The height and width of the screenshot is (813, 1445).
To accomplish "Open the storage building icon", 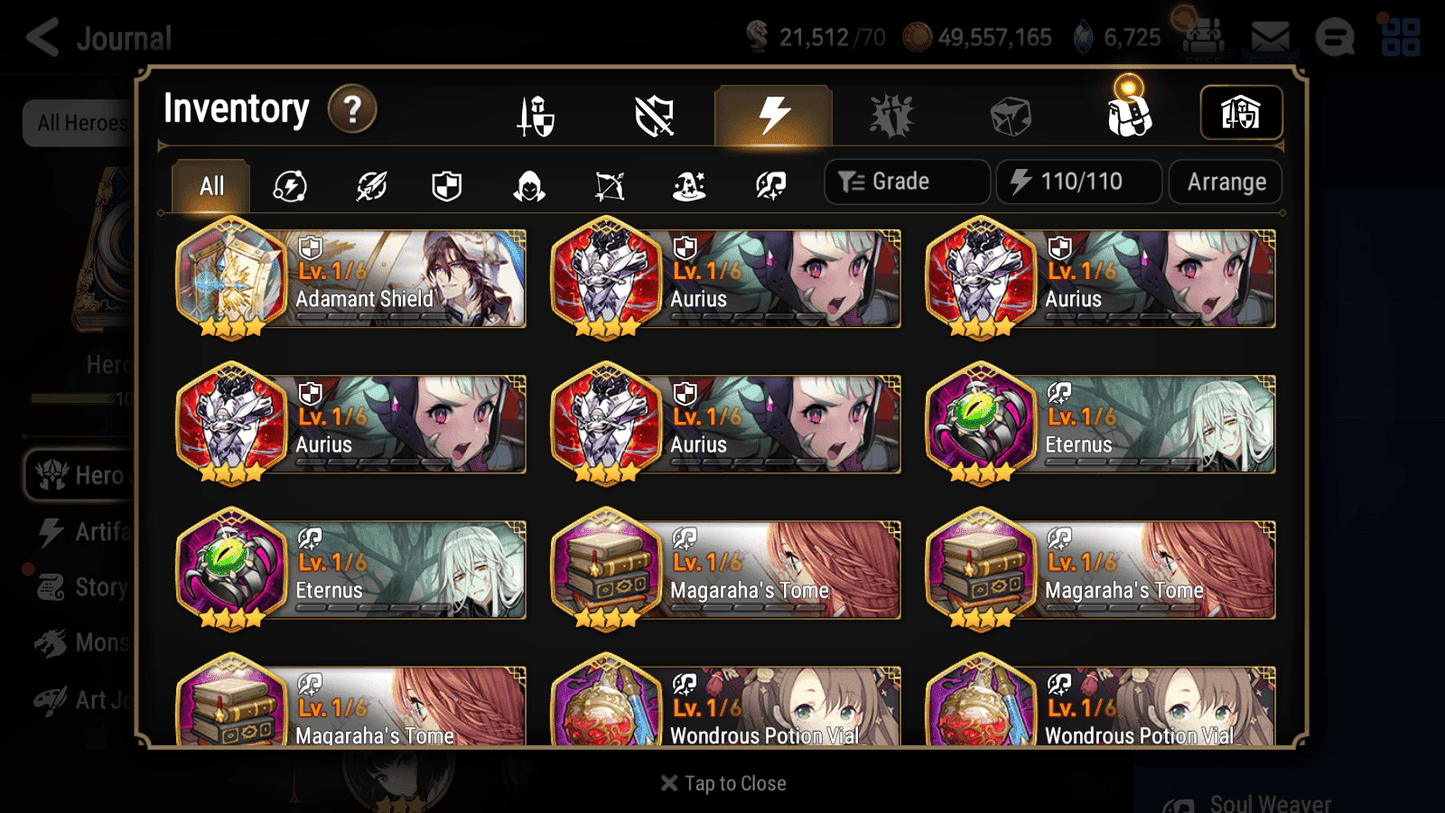I will coord(1240,113).
